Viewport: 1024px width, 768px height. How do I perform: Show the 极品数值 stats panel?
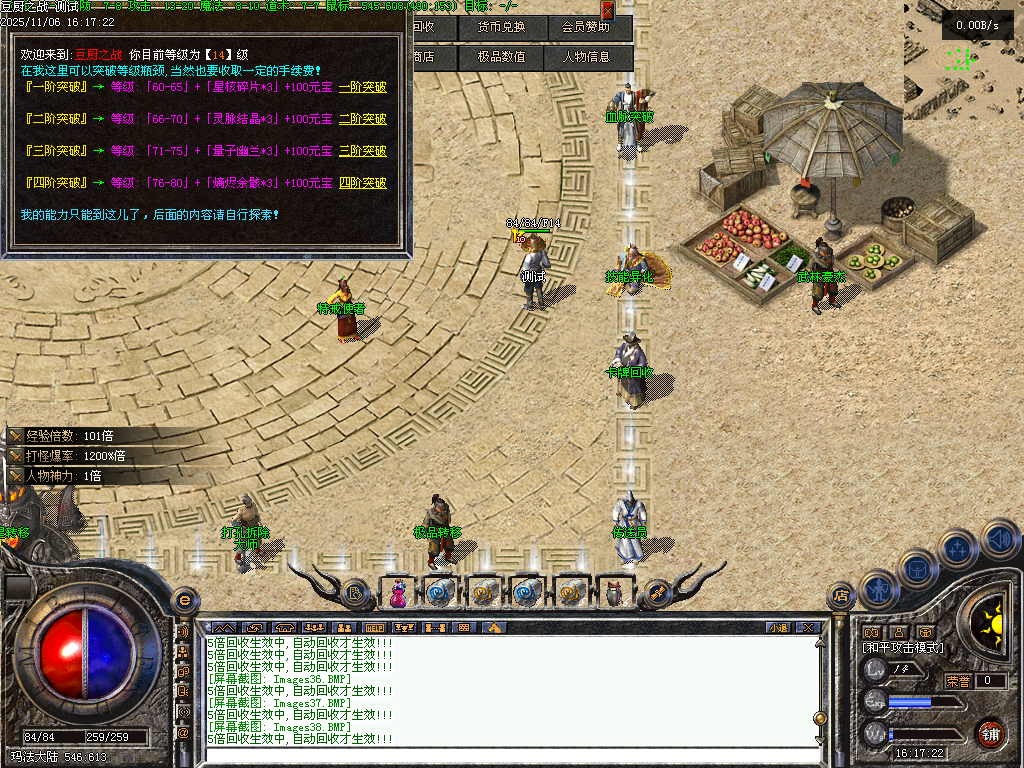pos(501,57)
